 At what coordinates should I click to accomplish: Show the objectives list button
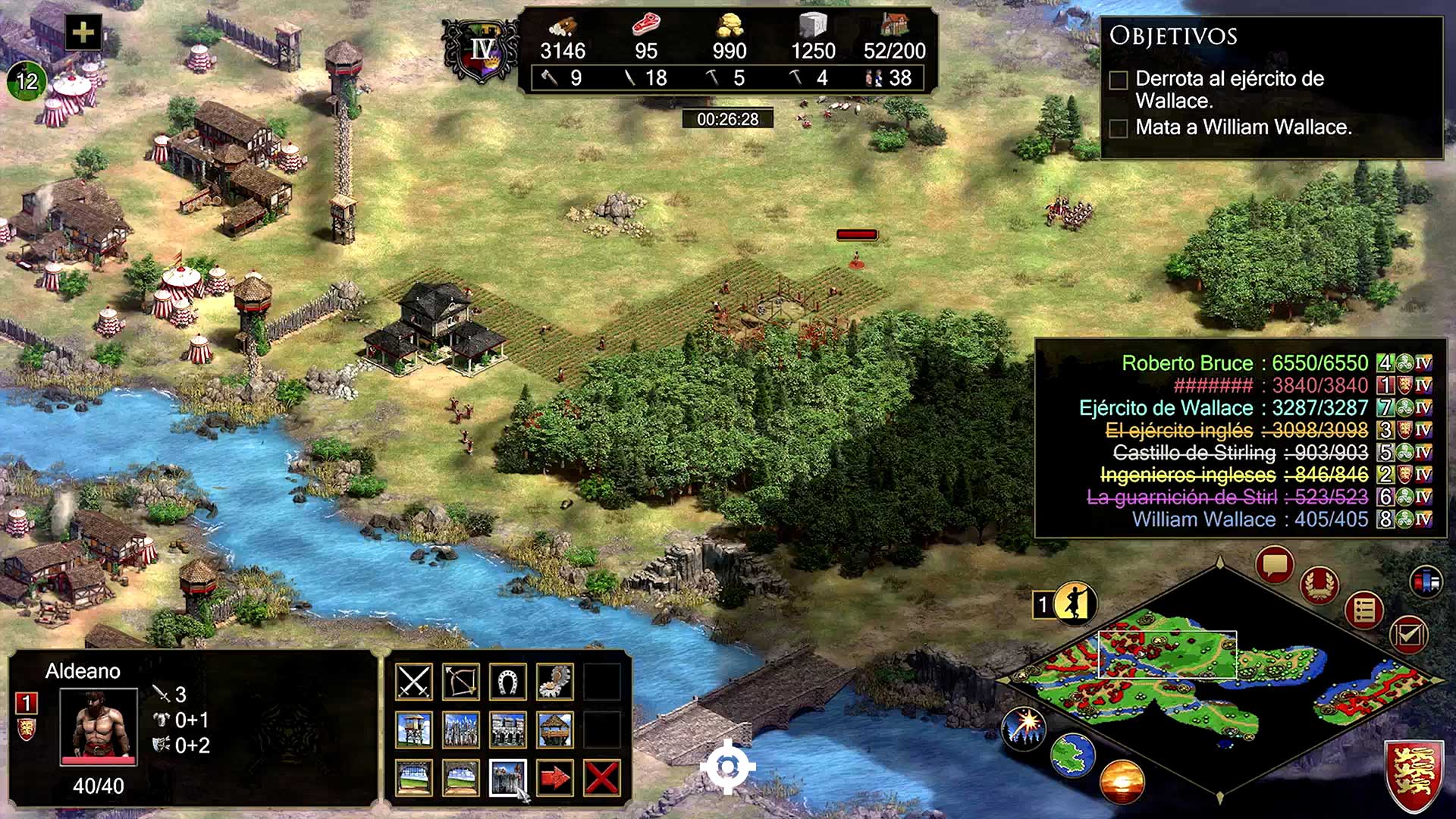[x=1363, y=610]
